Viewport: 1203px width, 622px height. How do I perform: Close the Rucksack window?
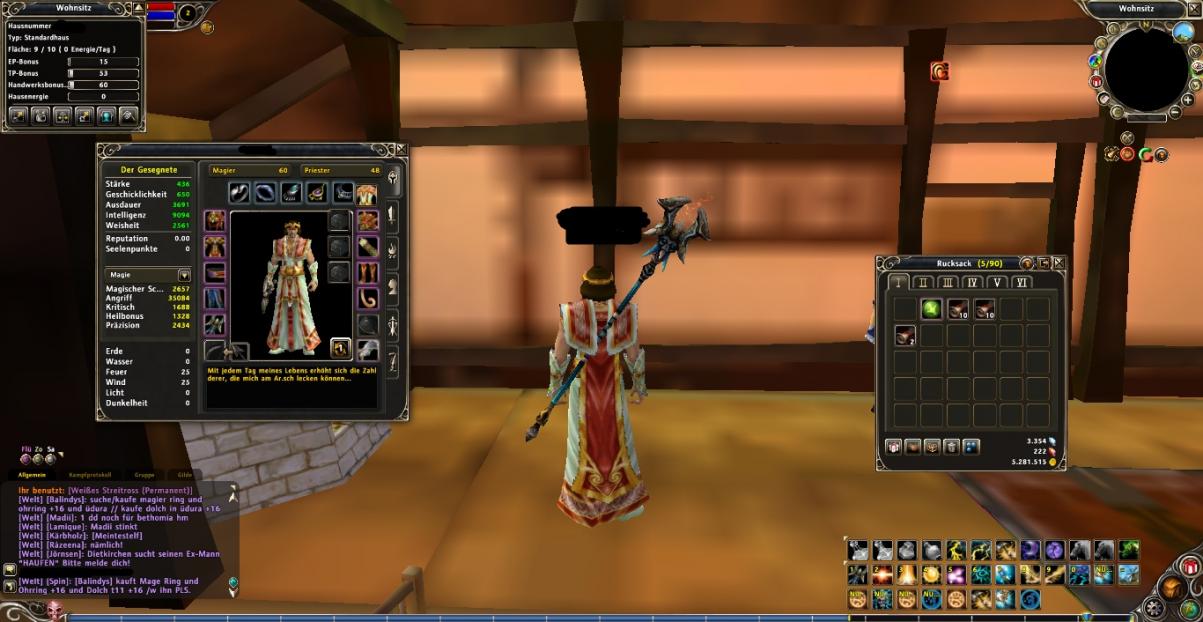coord(1059,263)
